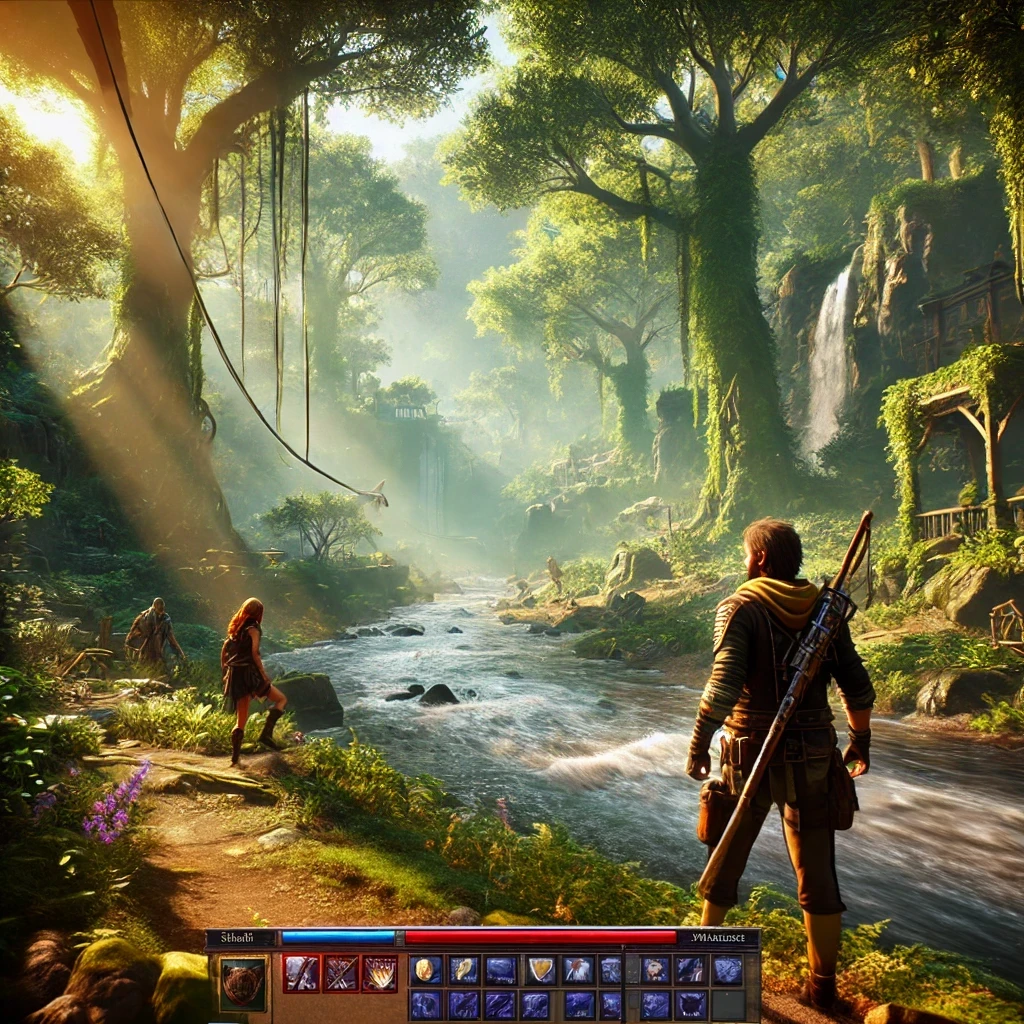1024x1024 pixels.
Task: Open the character portrait panel
Action: tap(243, 984)
